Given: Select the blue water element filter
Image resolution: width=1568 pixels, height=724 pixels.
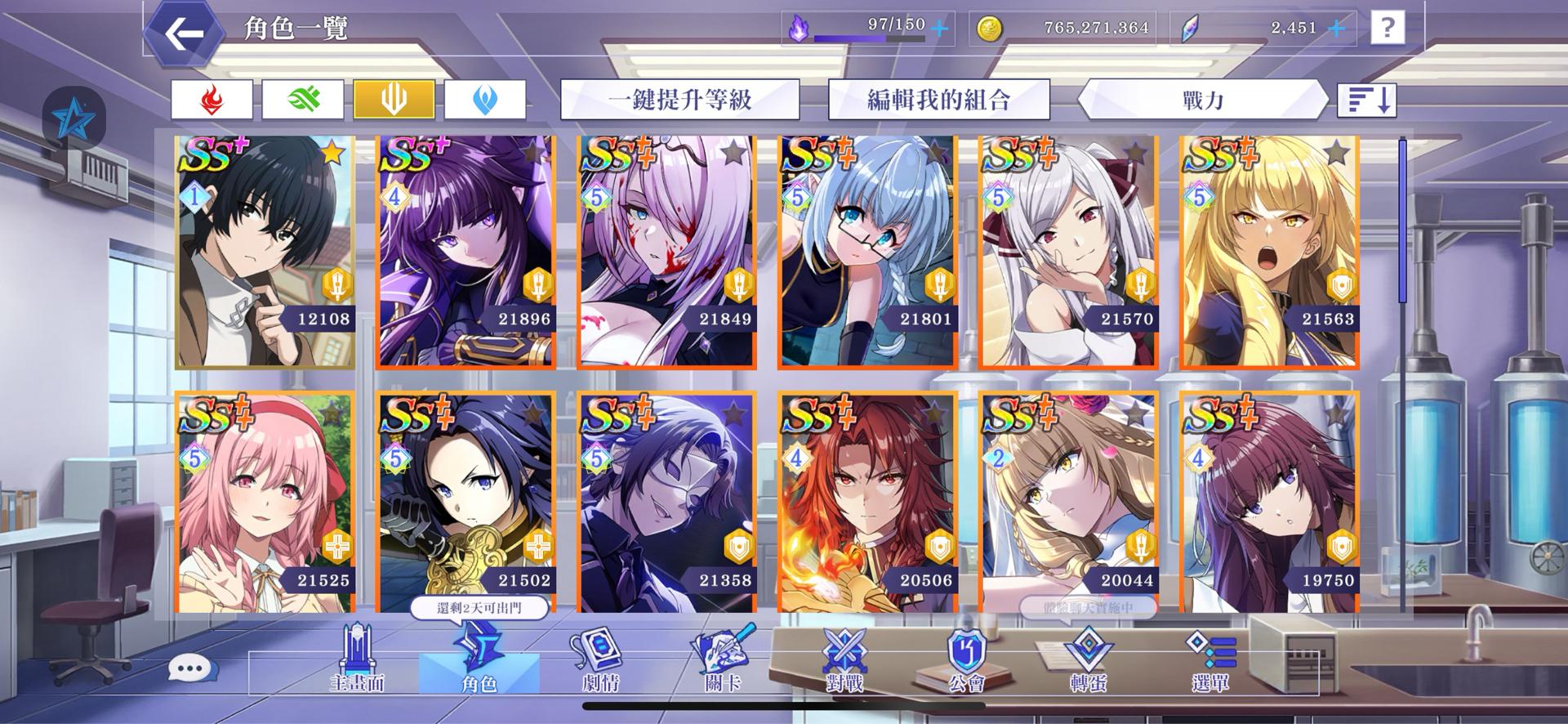Looking at the screenshot, I should (487, 98).
